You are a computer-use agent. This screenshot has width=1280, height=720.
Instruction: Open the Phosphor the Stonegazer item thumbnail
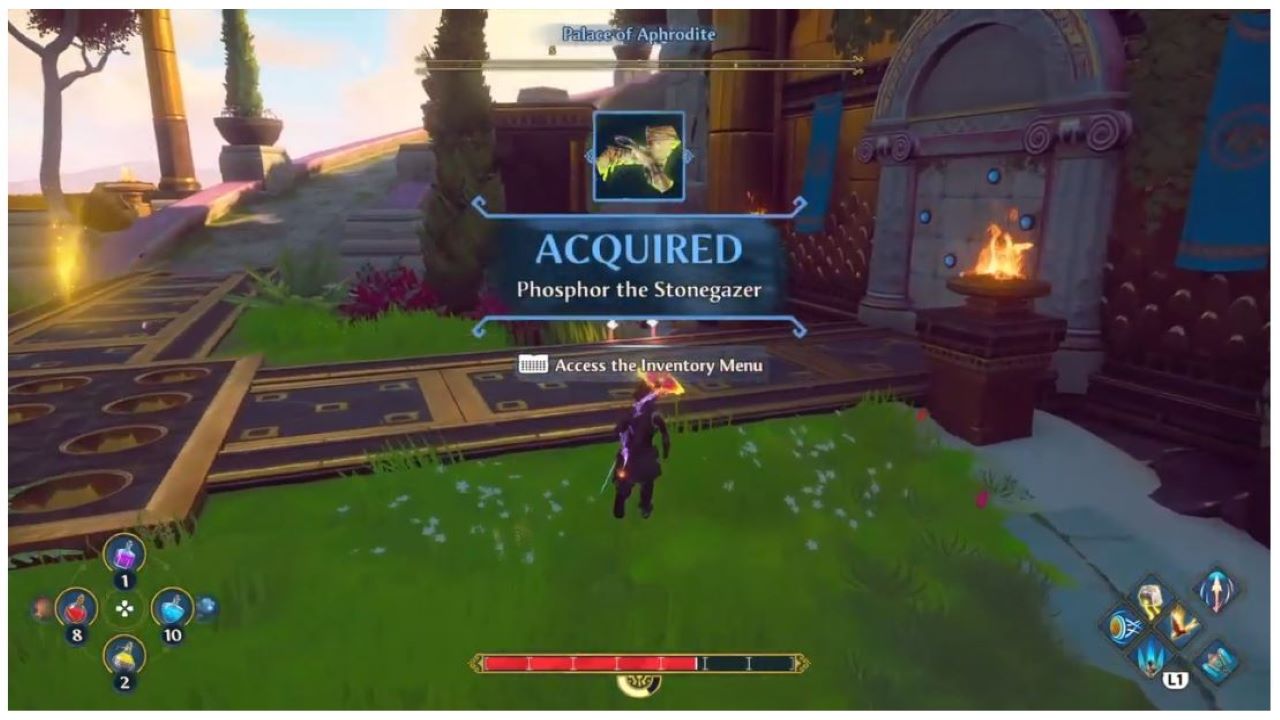pos(637,155)
